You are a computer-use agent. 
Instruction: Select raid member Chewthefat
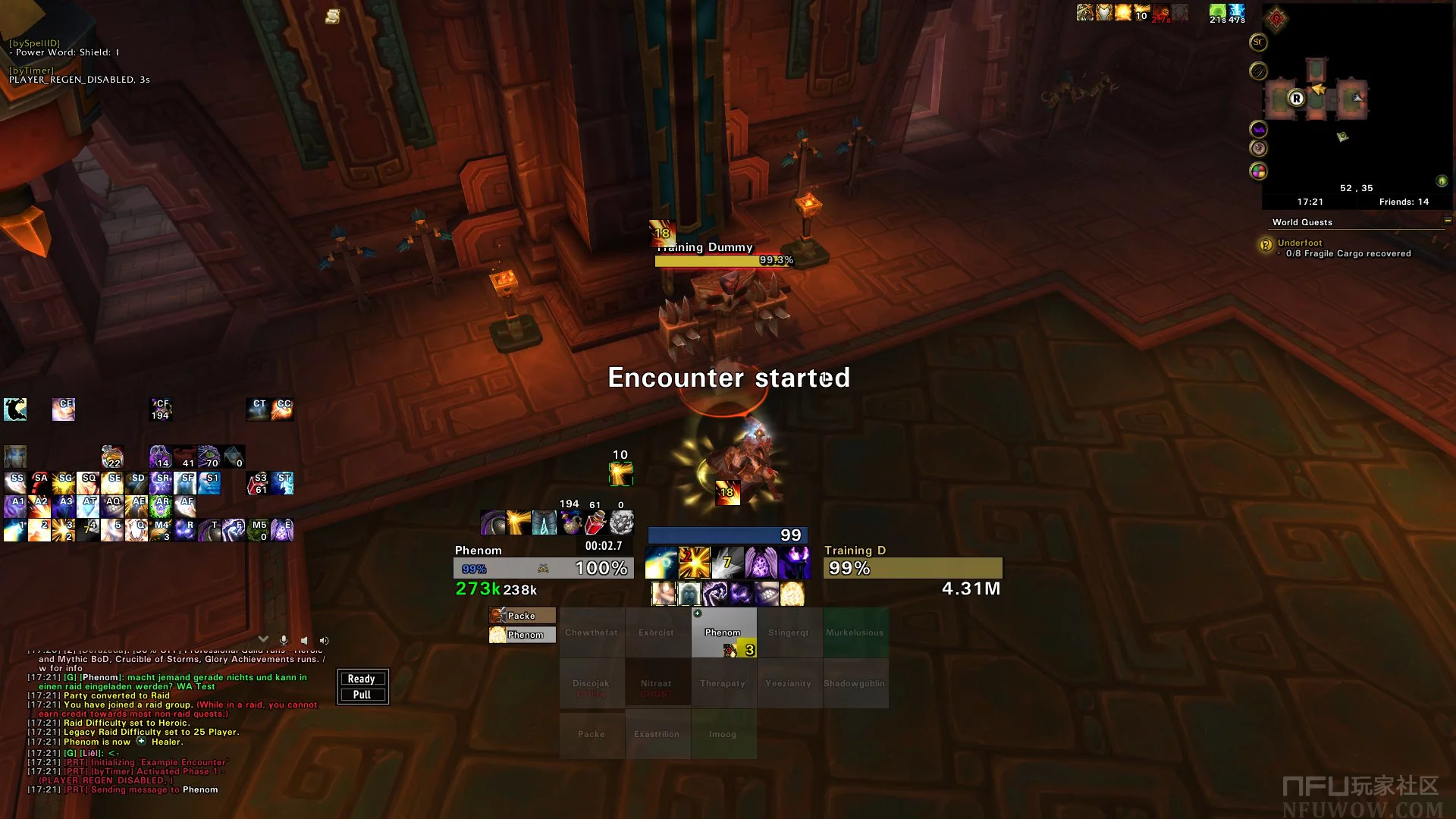coord(591,632)
